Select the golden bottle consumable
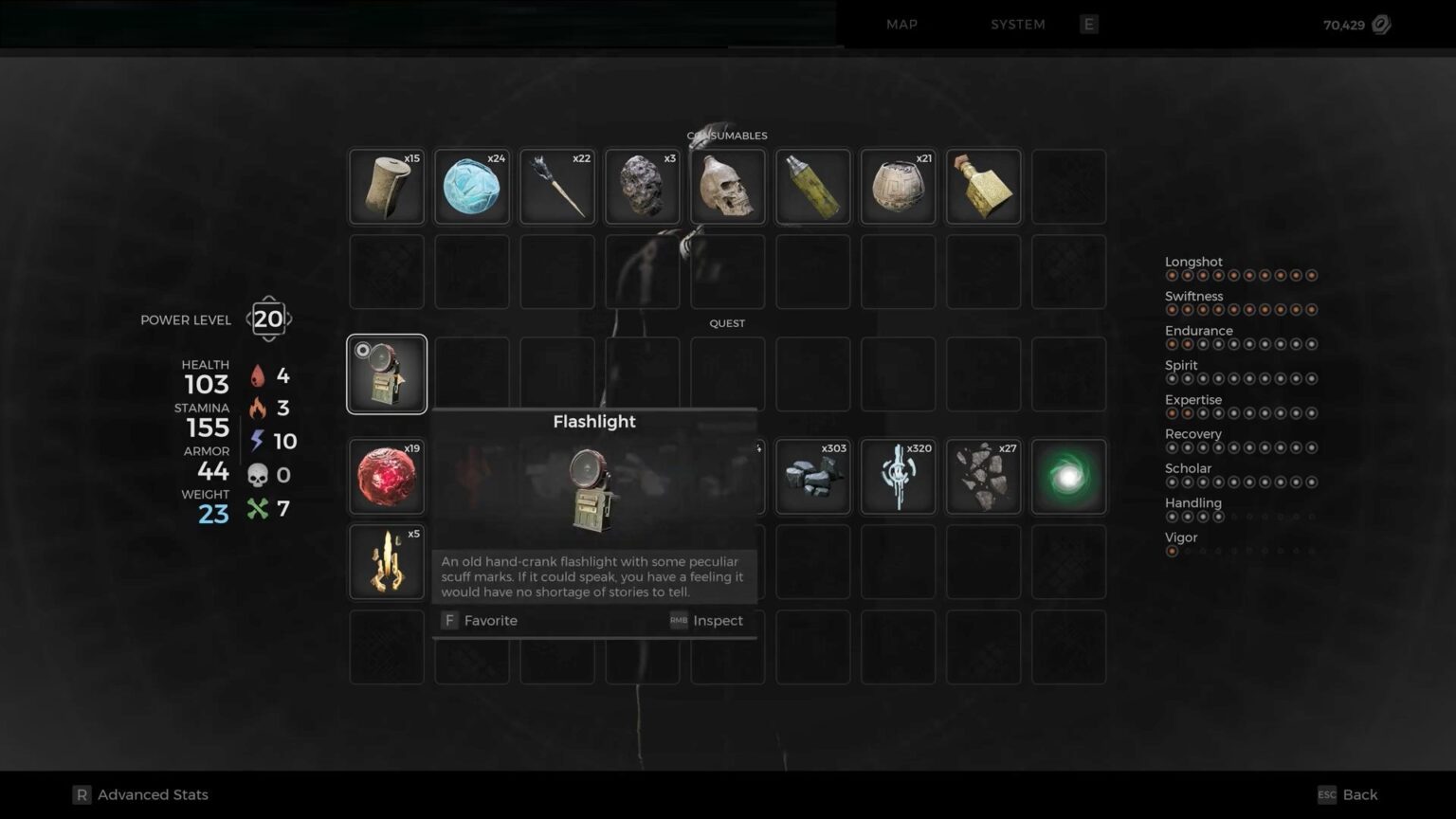Image resolution: width=1456 pixels, height=819 pixels. coord(983,186)
